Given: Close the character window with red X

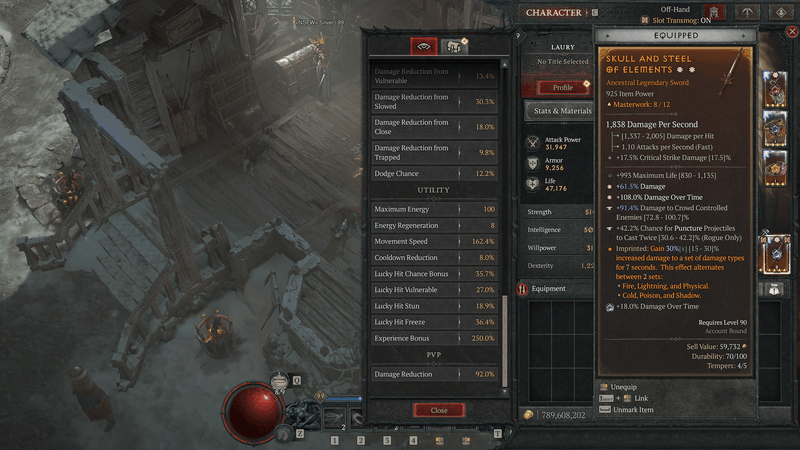Looking at the screenshot, I should click(792, 32).
